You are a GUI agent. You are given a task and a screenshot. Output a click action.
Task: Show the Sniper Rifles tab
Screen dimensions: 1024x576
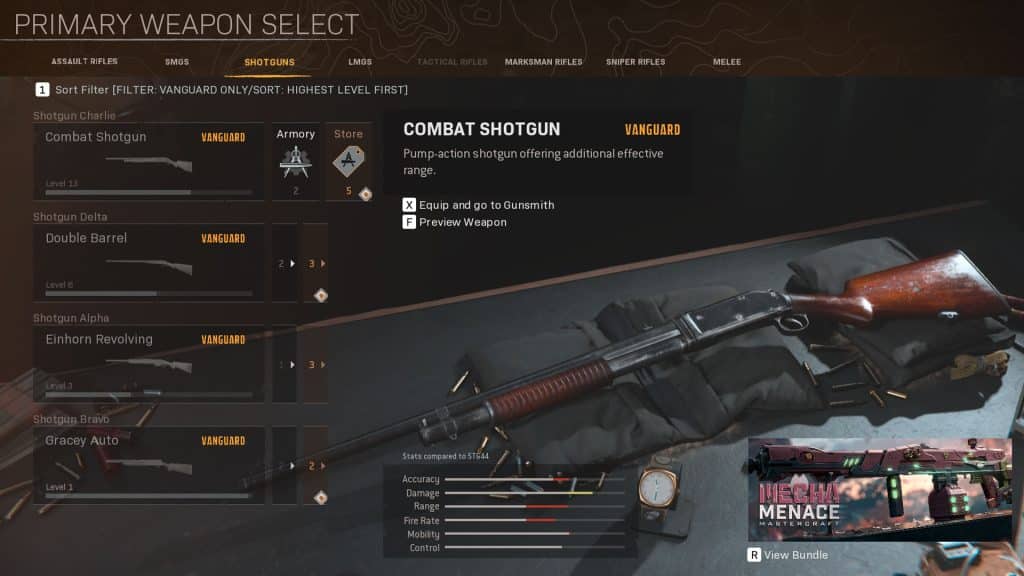pyautogui.click(x=635, y=62)
